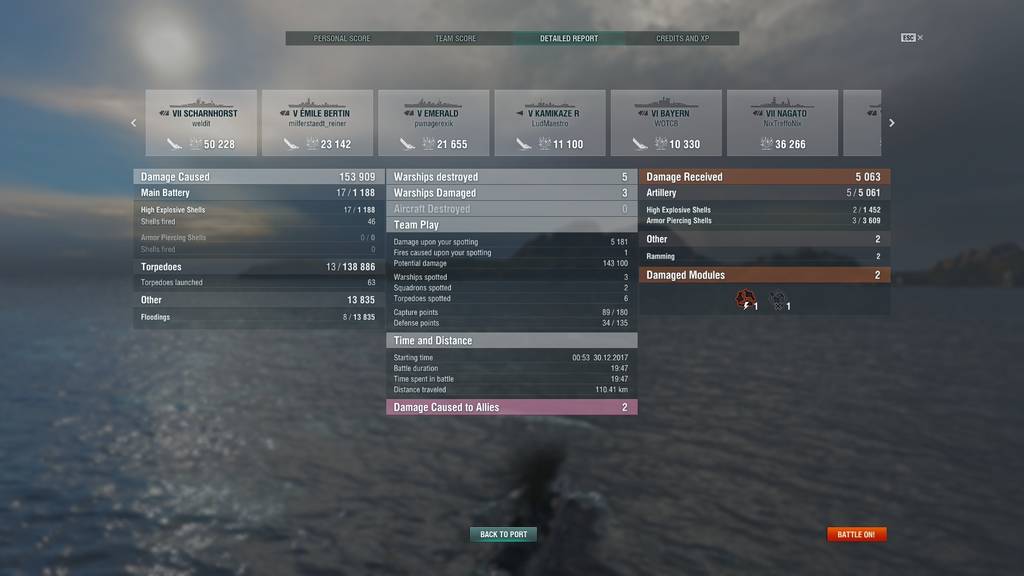Click the red damaged module icon

pos(744,299)
